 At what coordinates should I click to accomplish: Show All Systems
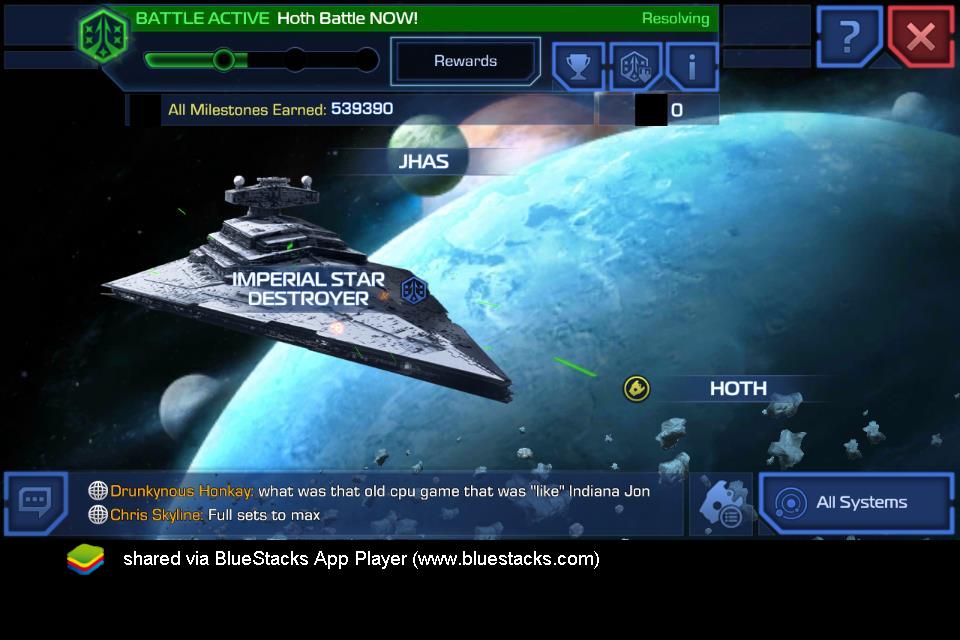pos(856,503)
